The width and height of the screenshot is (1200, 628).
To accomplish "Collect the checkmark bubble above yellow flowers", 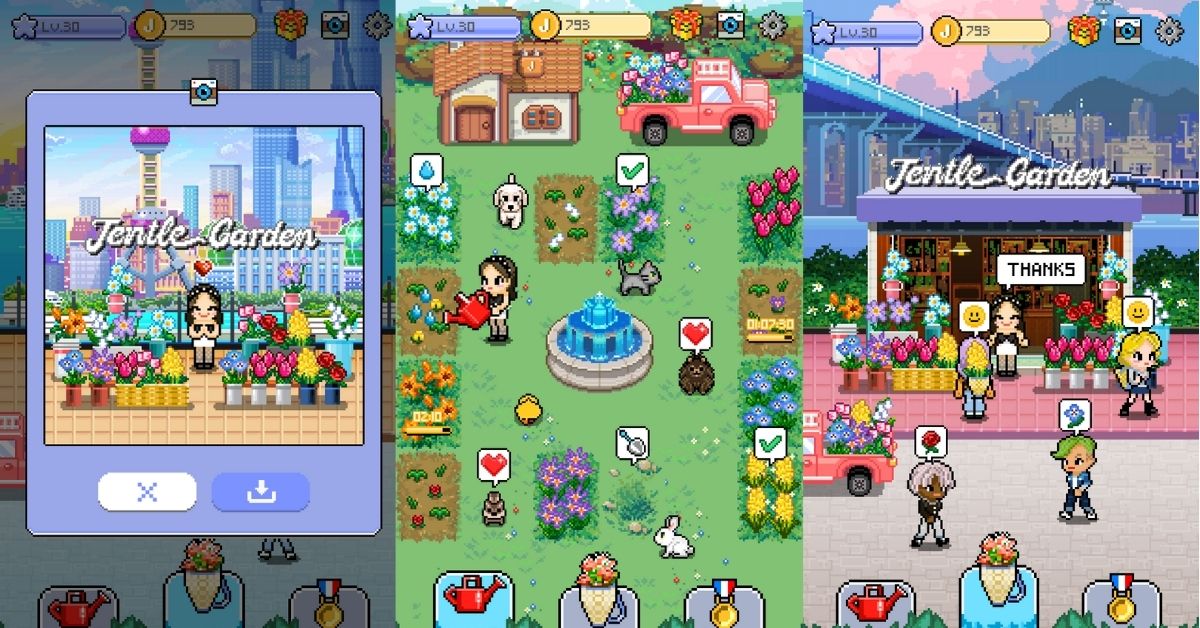I will (769, 442).
